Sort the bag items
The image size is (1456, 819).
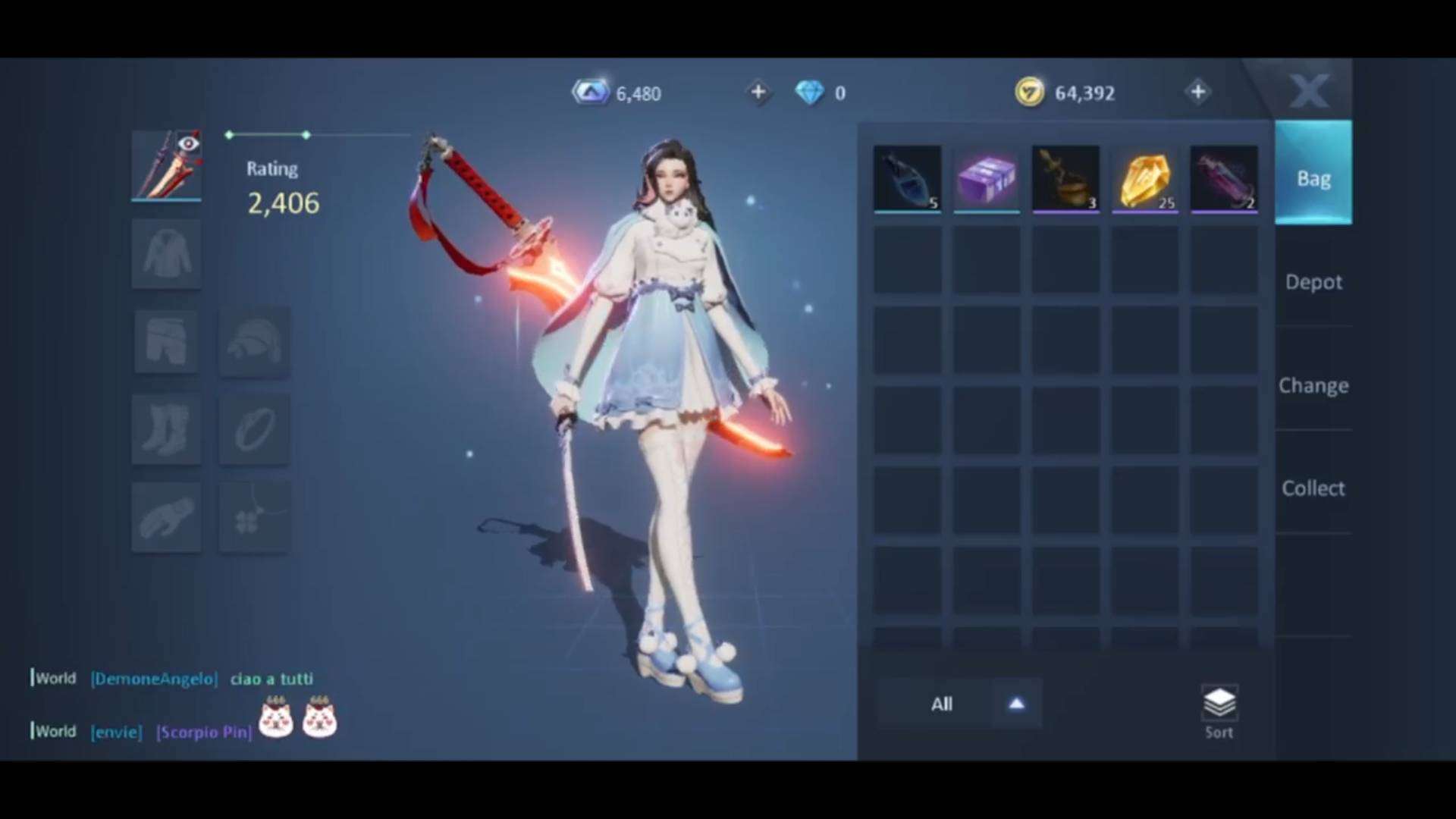pyautogui.click(x=1219, y=711)
